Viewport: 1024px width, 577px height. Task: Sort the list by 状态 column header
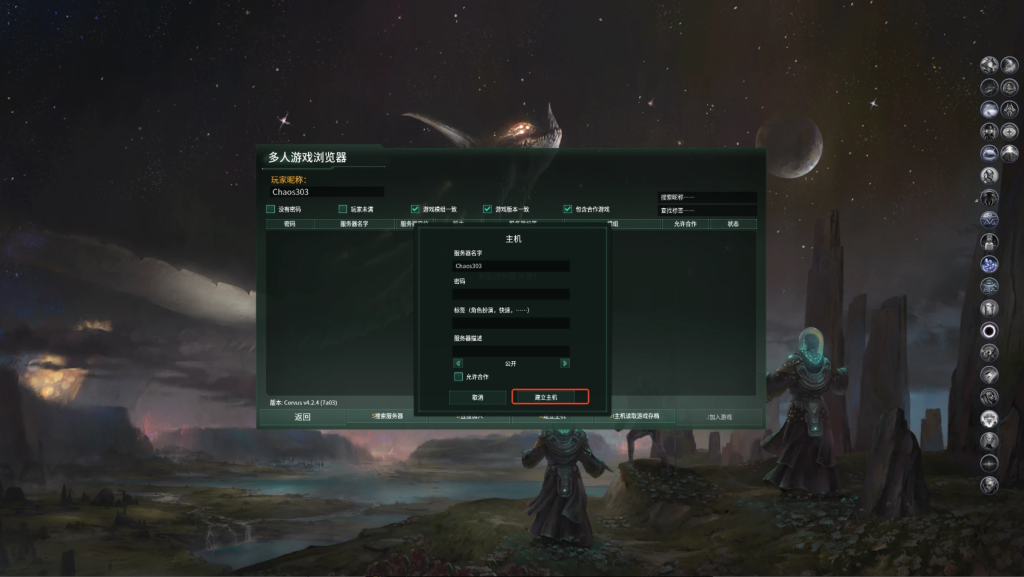click(733, 224)
